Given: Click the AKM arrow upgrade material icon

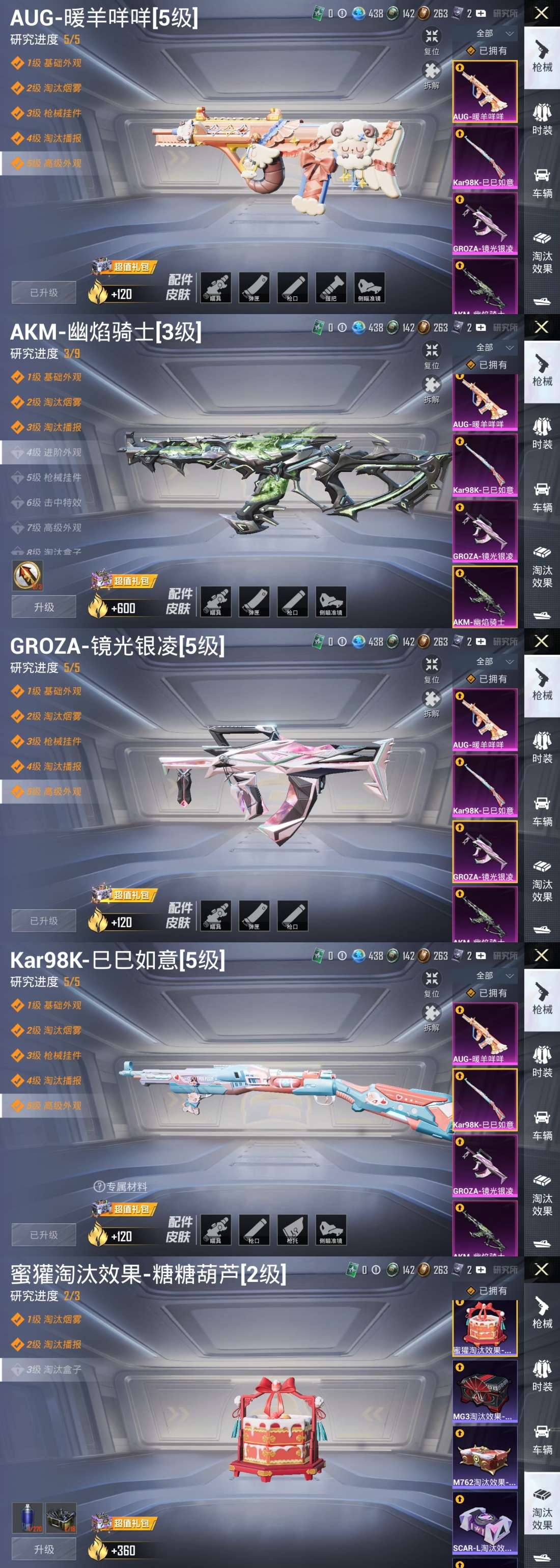Looking at the screenshot, I should point(27,575).
